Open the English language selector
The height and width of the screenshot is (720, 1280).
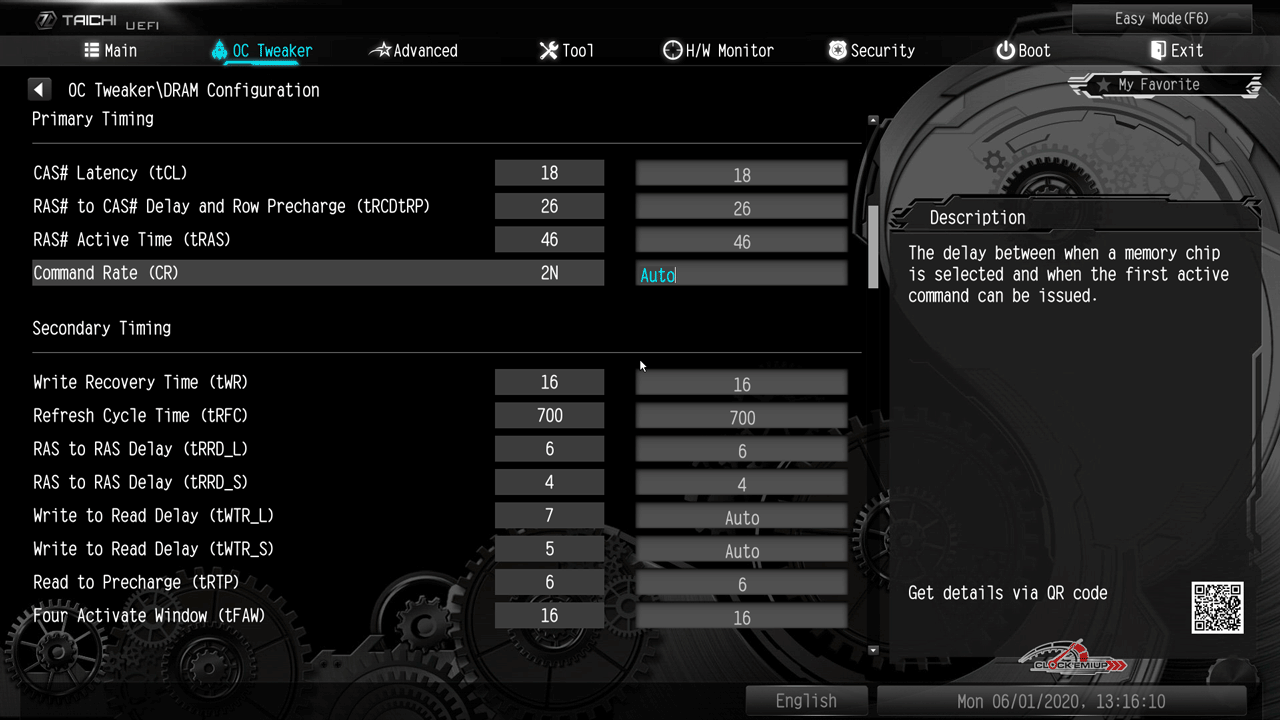pos(806,701)
